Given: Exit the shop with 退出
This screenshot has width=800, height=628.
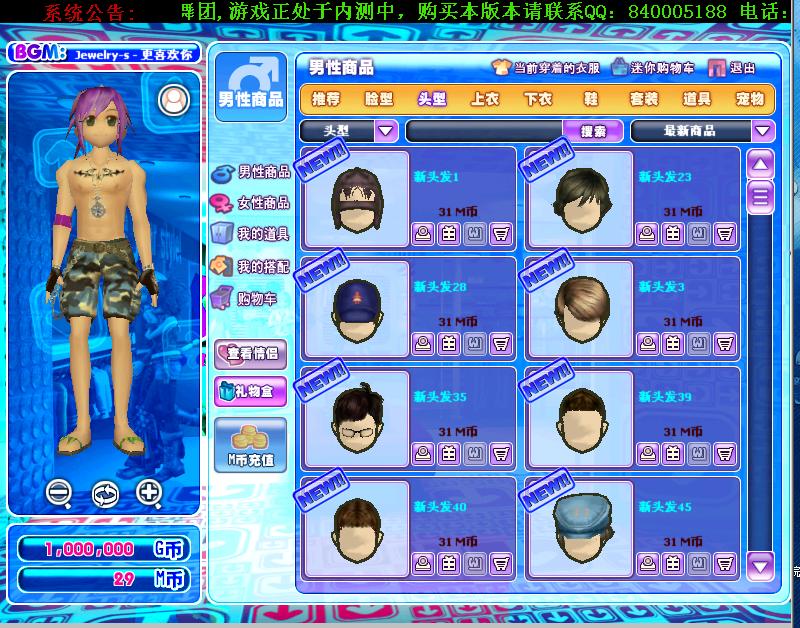Looking at the screenshot, I should [x=733, y=68].
